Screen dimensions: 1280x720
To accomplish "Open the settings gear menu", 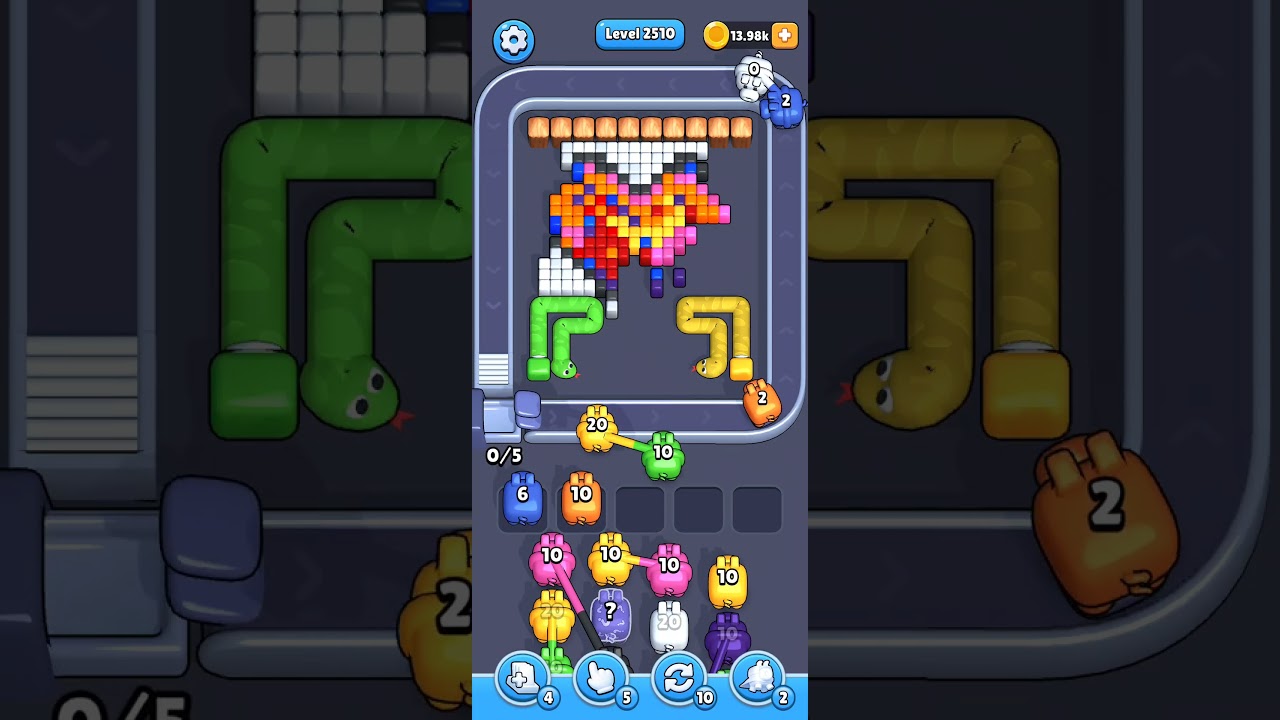I will pyautogui.click(x=514, y=42).
